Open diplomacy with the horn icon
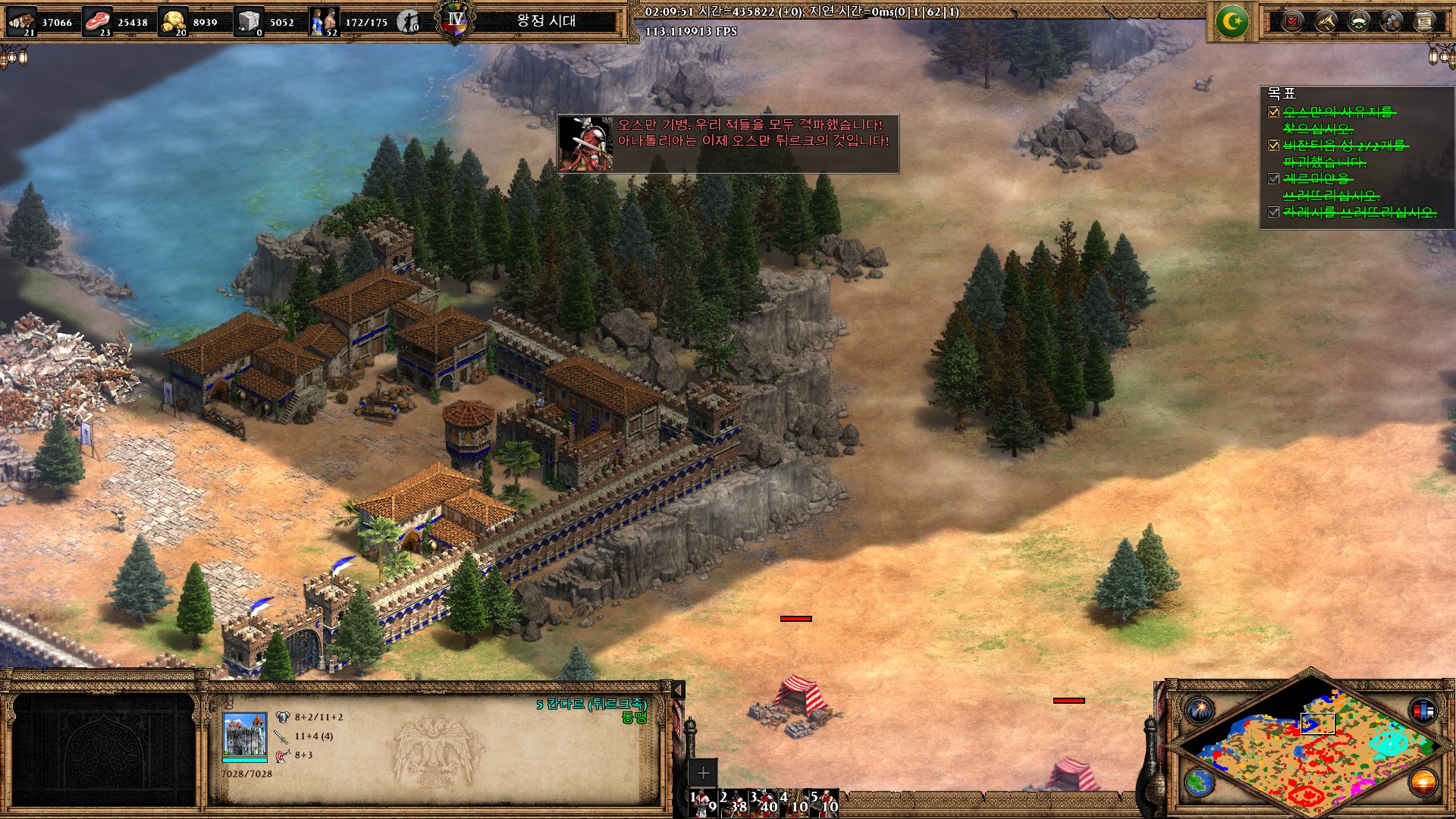The width and height of the screenshot is (1456, 819). (1326, 21)
